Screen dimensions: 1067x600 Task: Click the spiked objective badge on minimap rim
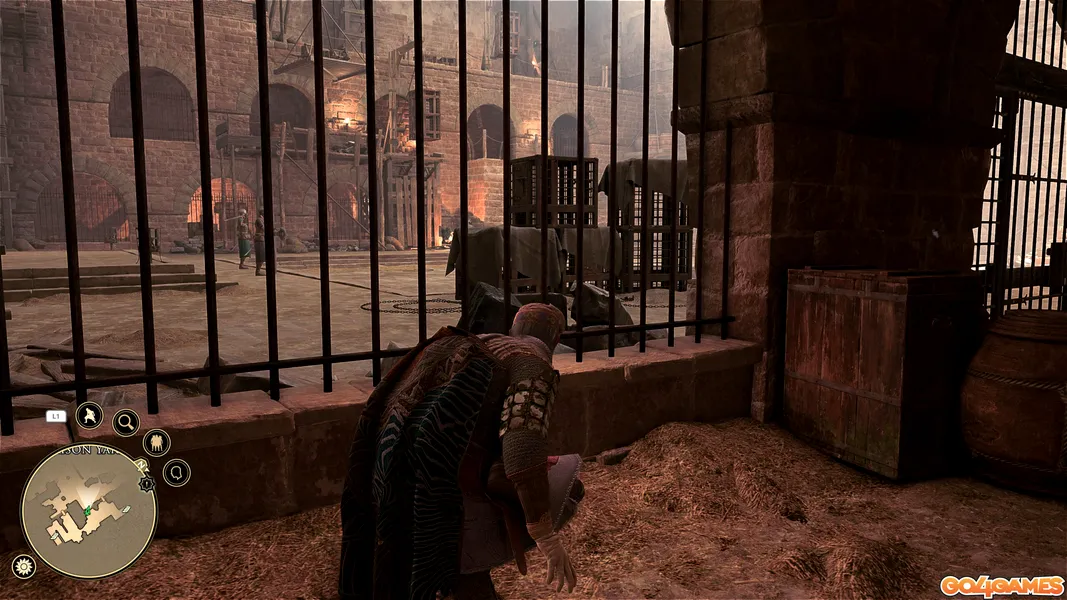click(x=147, y=484)
